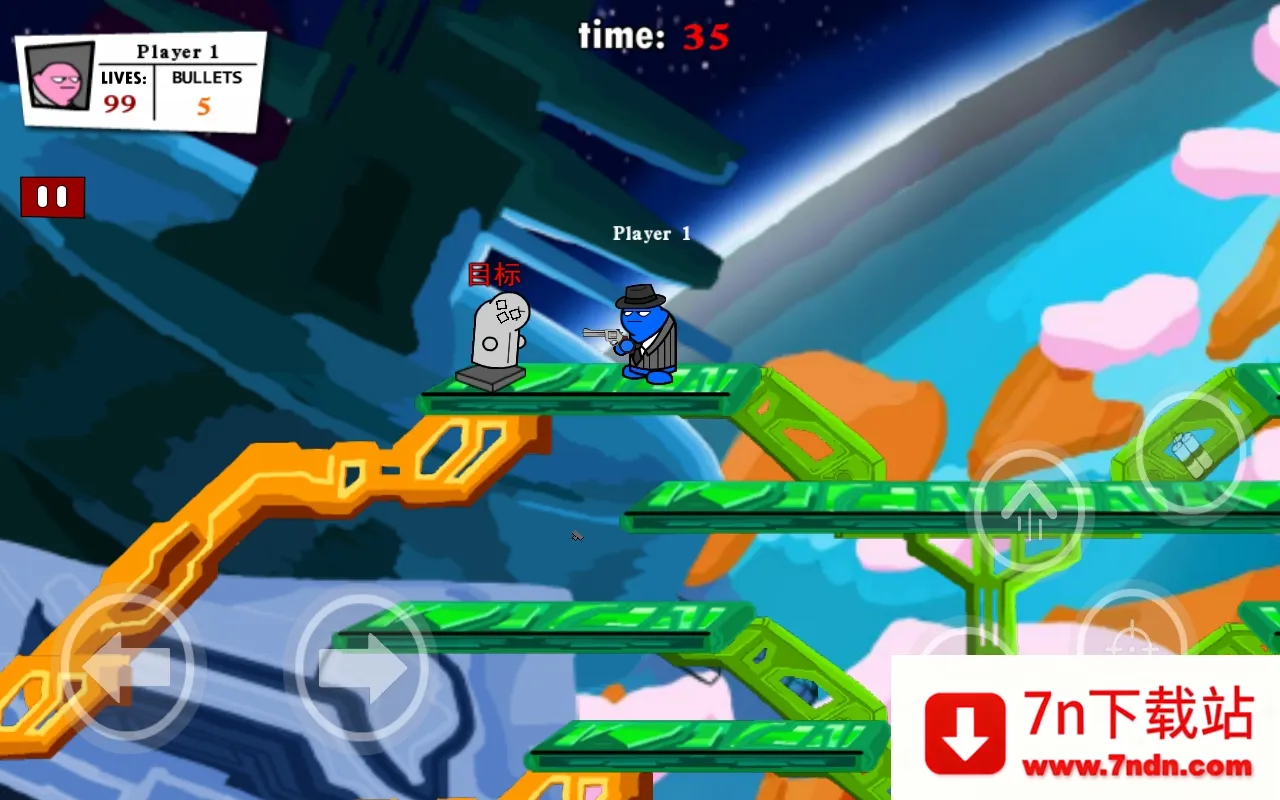This screenshot has width=1280, height=800.
Task: Click the small cursor arrow mid-screen
Action: click(x=576, y=537)
